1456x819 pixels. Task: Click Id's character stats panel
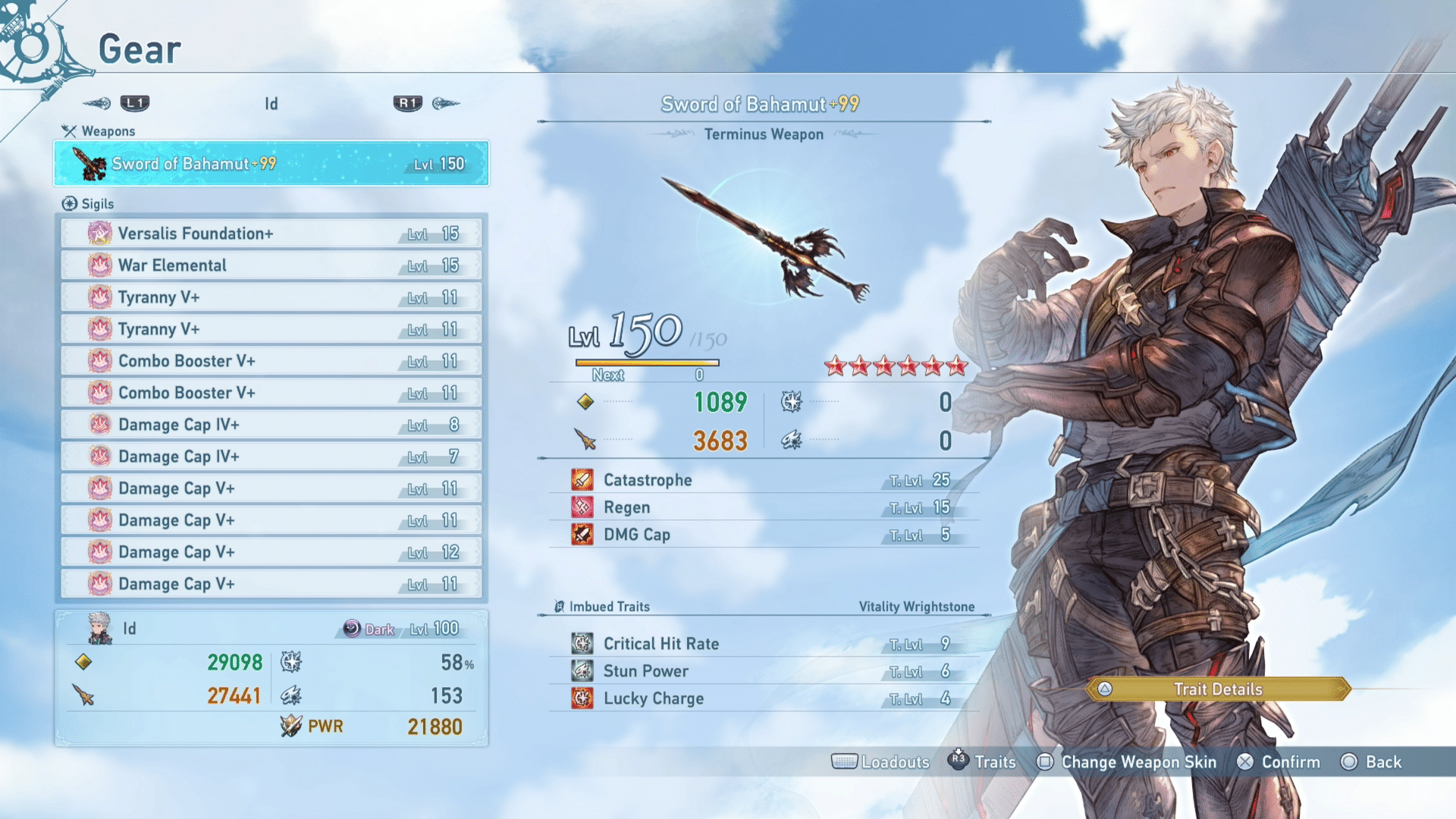click(271, 678)
